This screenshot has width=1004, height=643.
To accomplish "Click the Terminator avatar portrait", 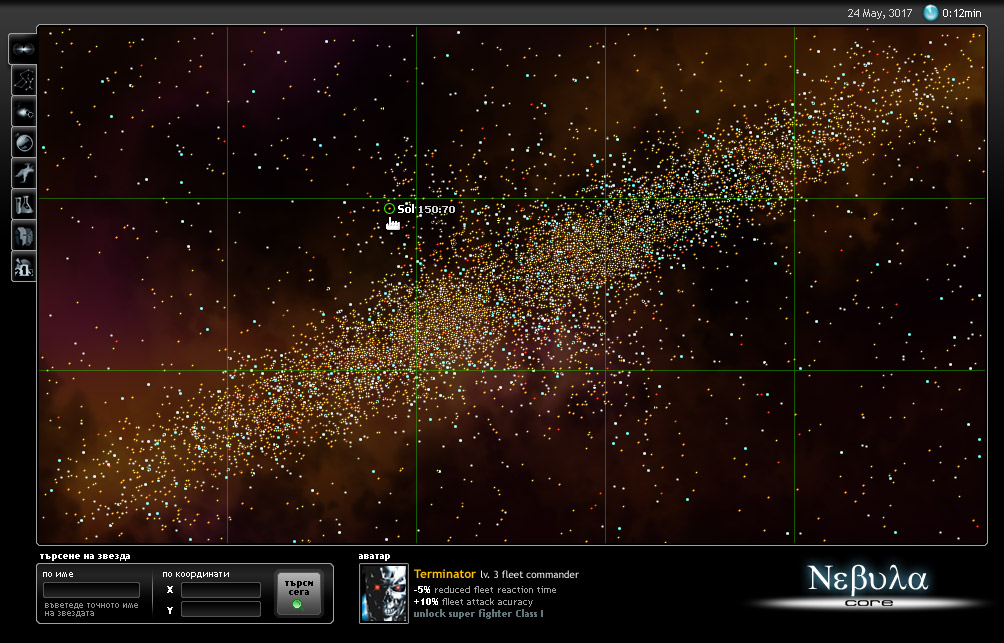I will point(384,594).
